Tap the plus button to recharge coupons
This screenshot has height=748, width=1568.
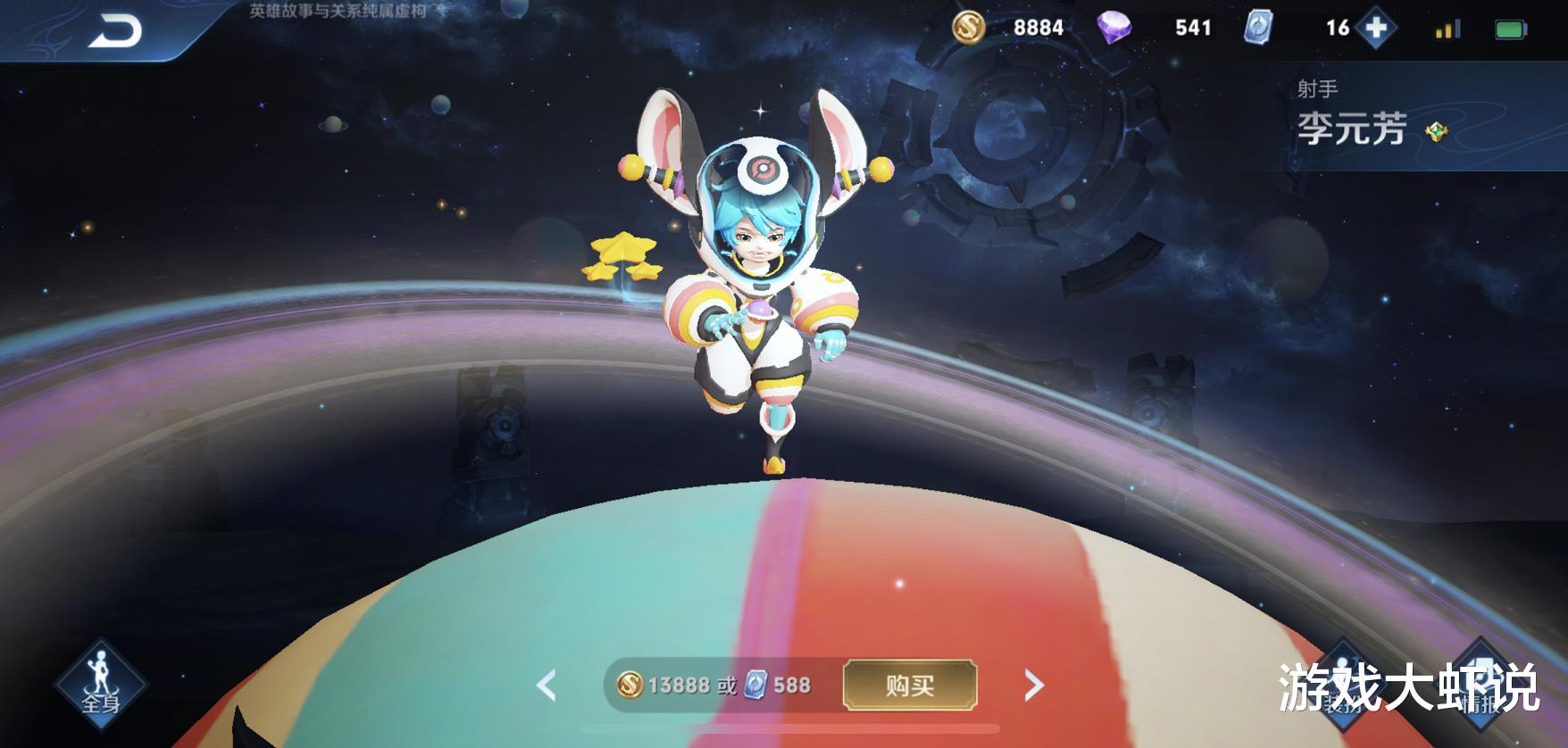(1378, 27)
